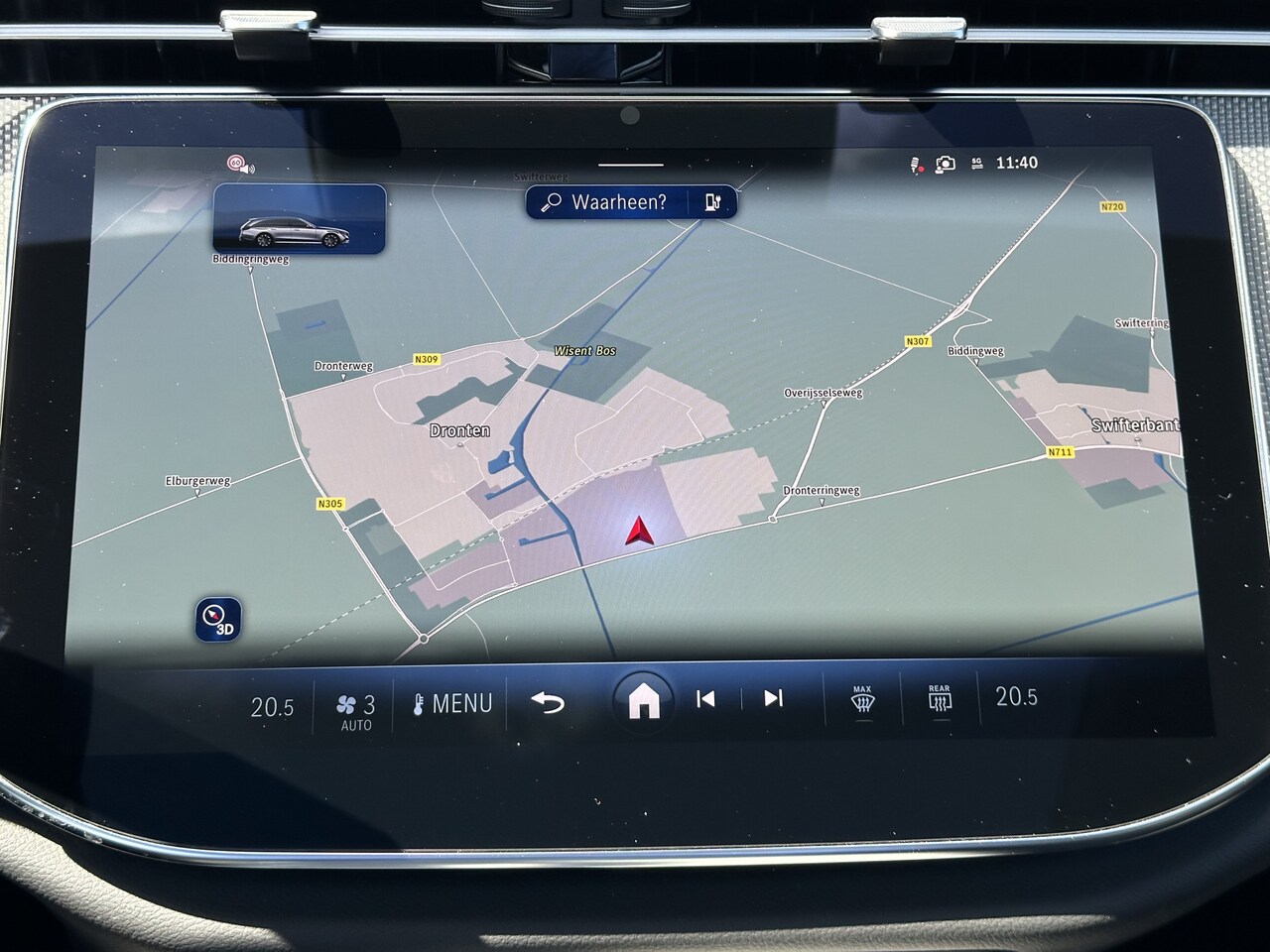This screenshot has width=1270, height=952.
Task: Skip to the previous track
Action: (x=705, y=699)
